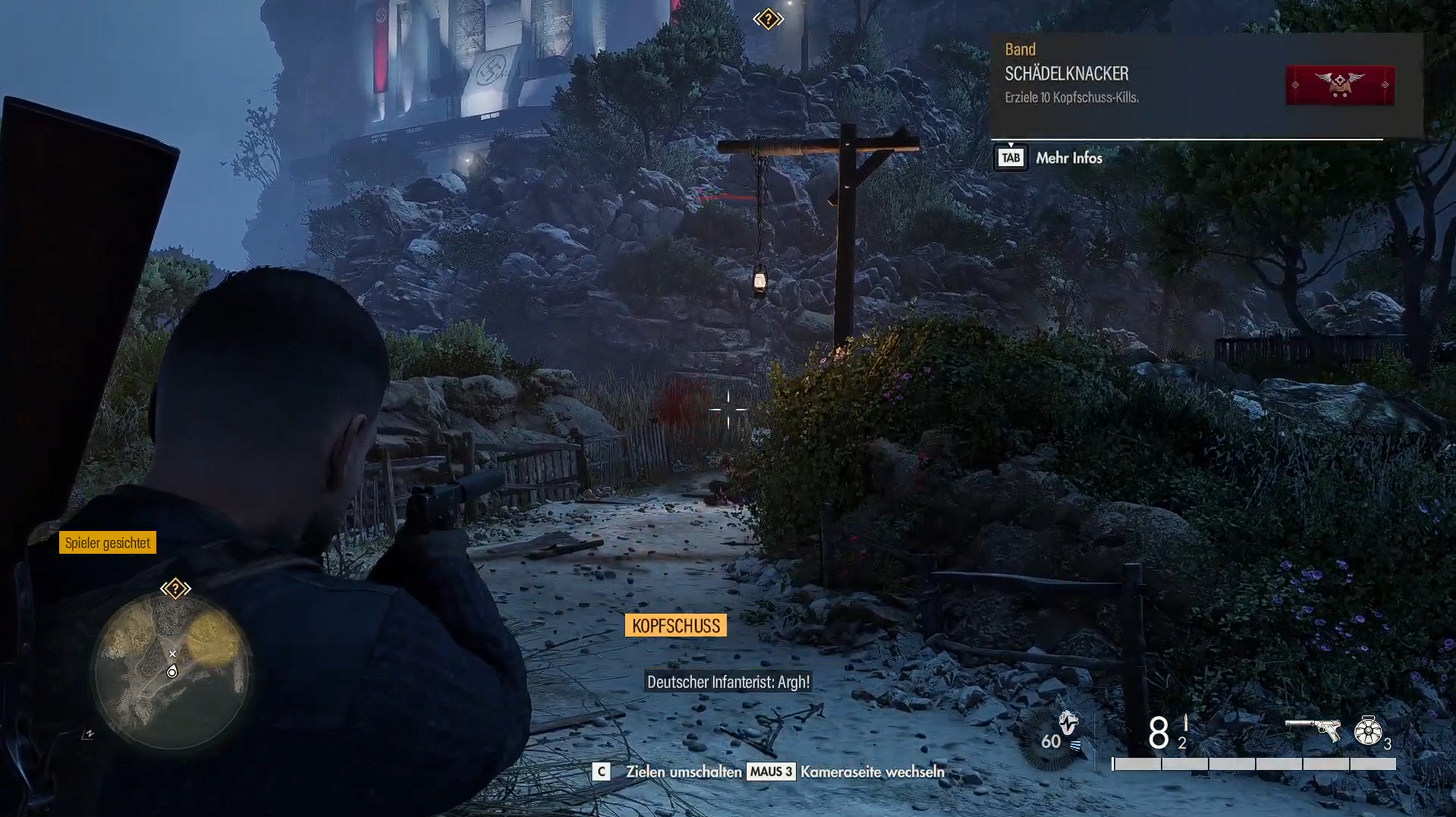Select the landmine item icon
The width and height of the screenshot is (1456, 817).
click(x=1368, y=731)
